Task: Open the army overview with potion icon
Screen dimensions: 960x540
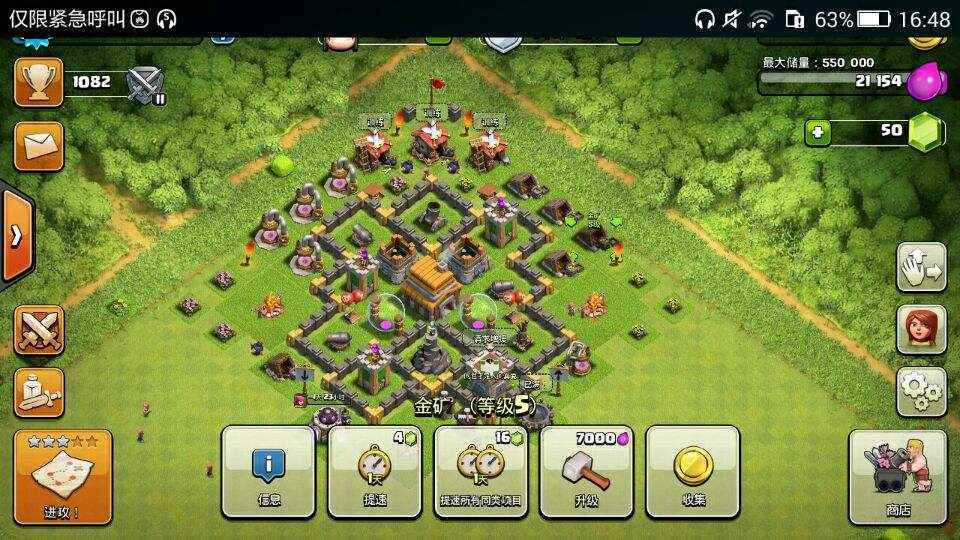Action: click(x=38, y=392)
